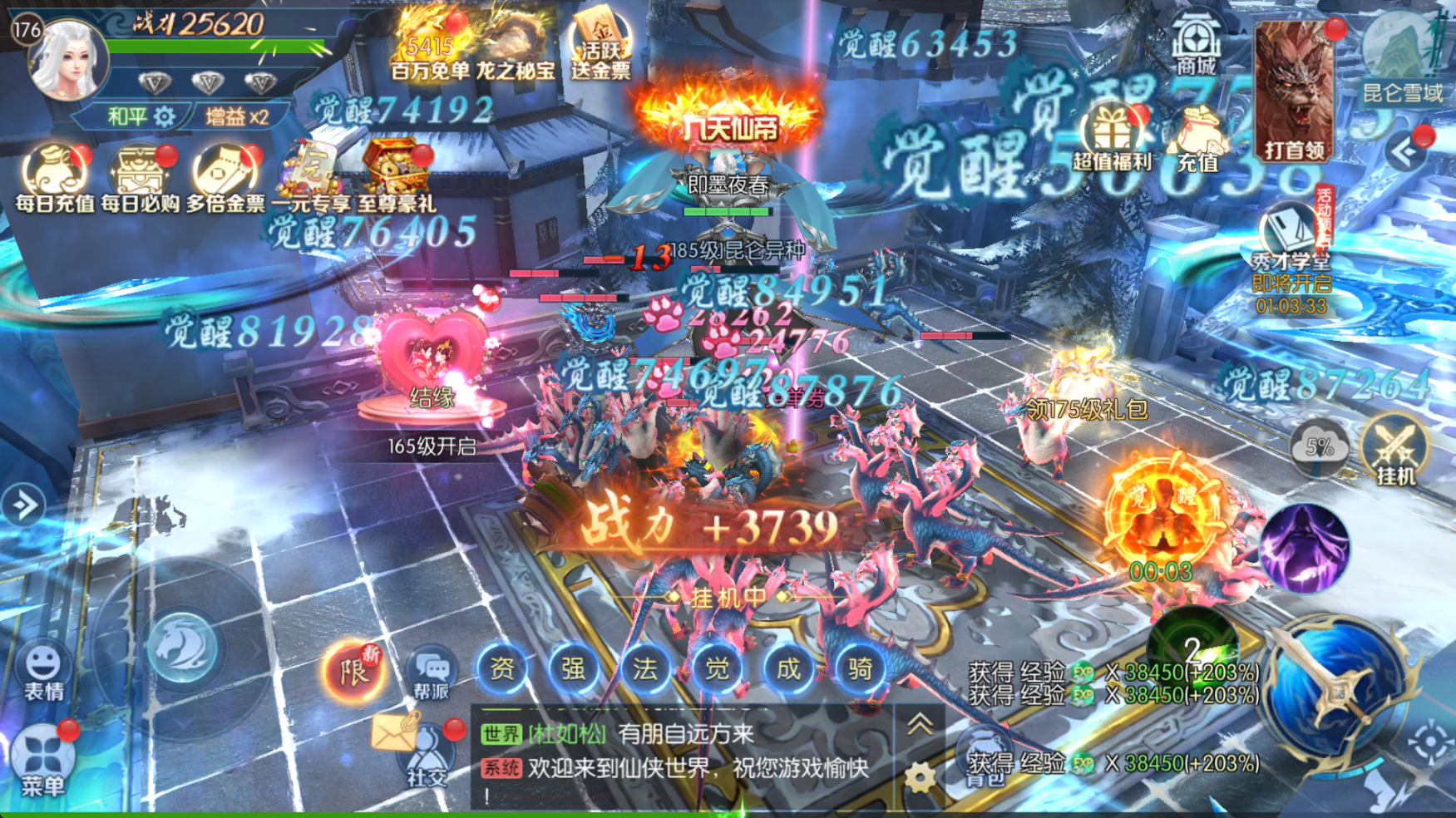The image size is (1456, 818).
Task: Open the 充值 recharge money bag
Action: coord(1197,141)
